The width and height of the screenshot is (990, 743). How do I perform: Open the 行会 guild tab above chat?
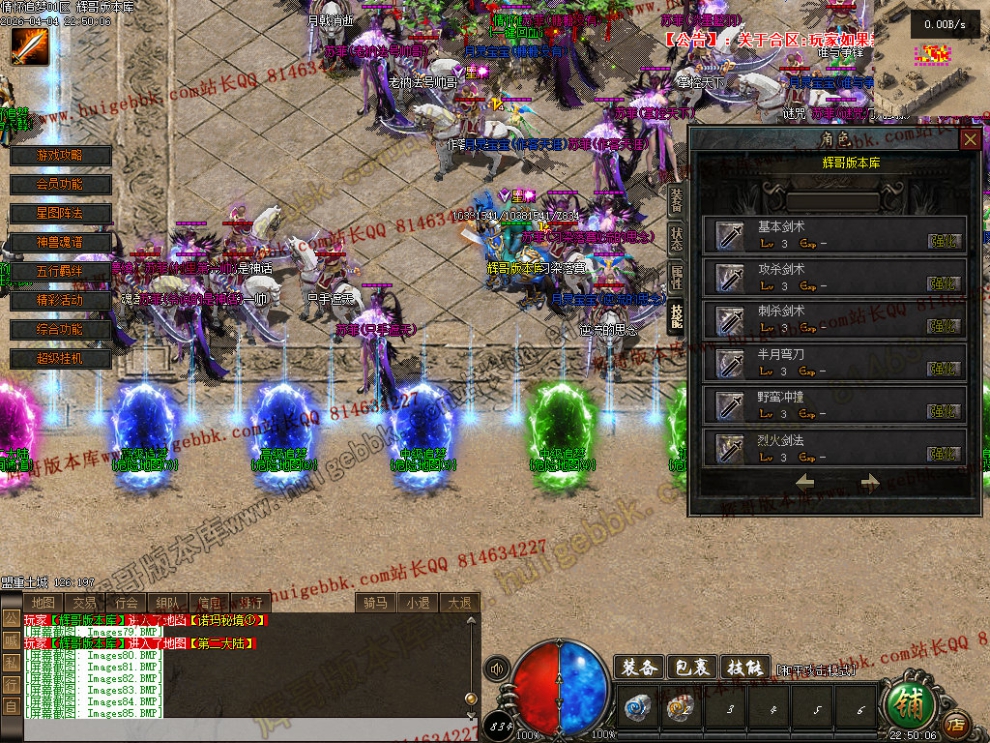tap(125, 602)
